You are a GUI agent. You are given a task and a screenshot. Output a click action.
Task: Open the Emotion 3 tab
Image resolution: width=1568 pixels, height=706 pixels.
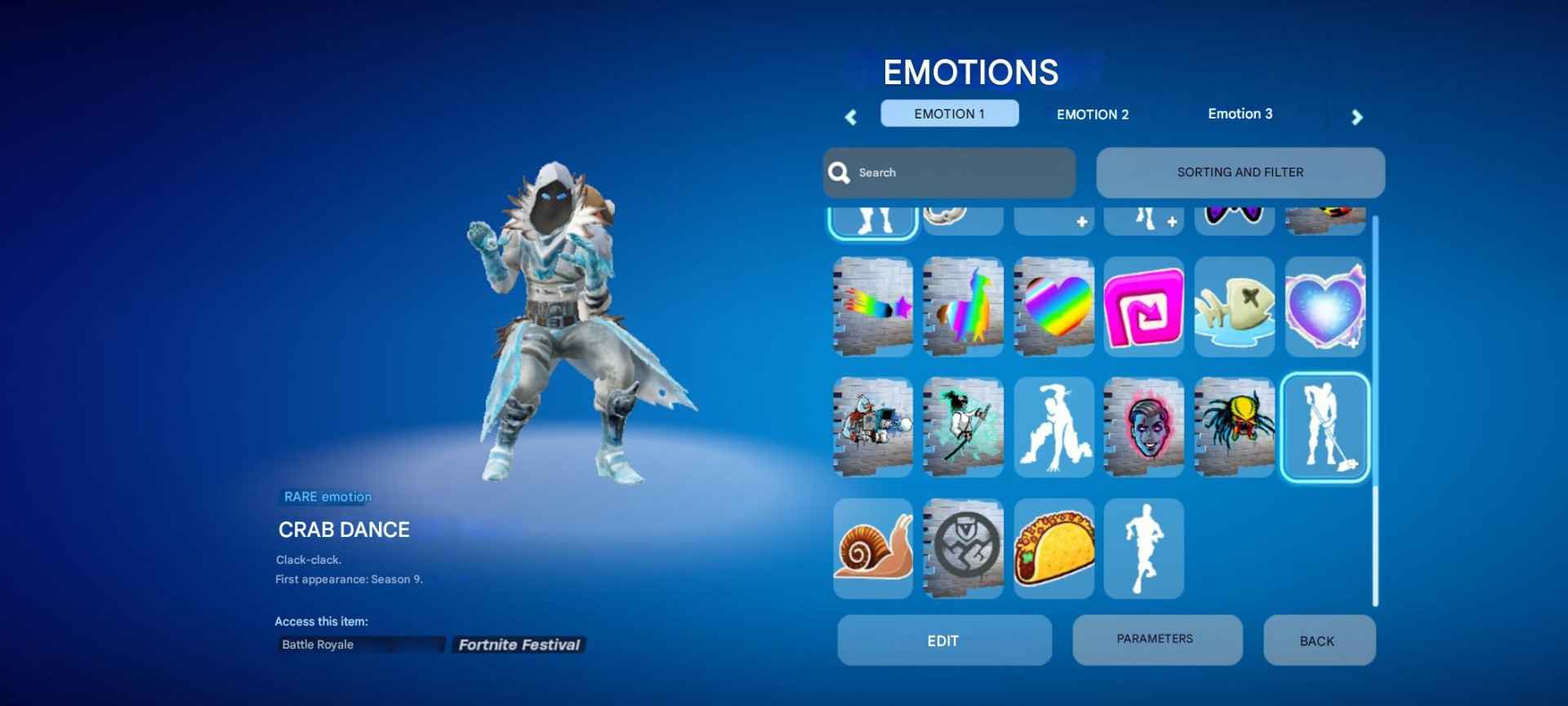coord(1240,114)
